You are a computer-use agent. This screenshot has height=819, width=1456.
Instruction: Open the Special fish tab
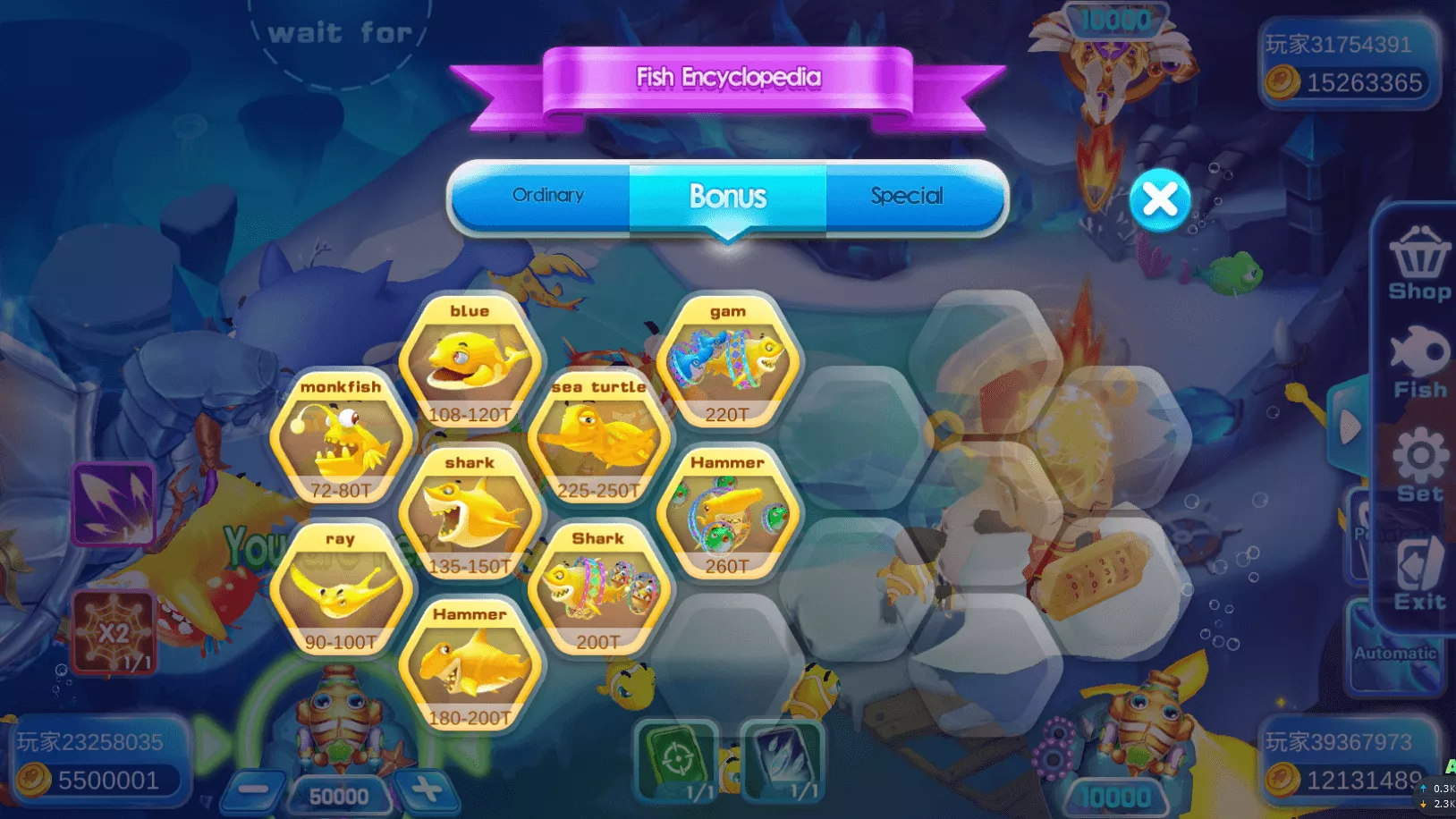(x=906, y=197)
